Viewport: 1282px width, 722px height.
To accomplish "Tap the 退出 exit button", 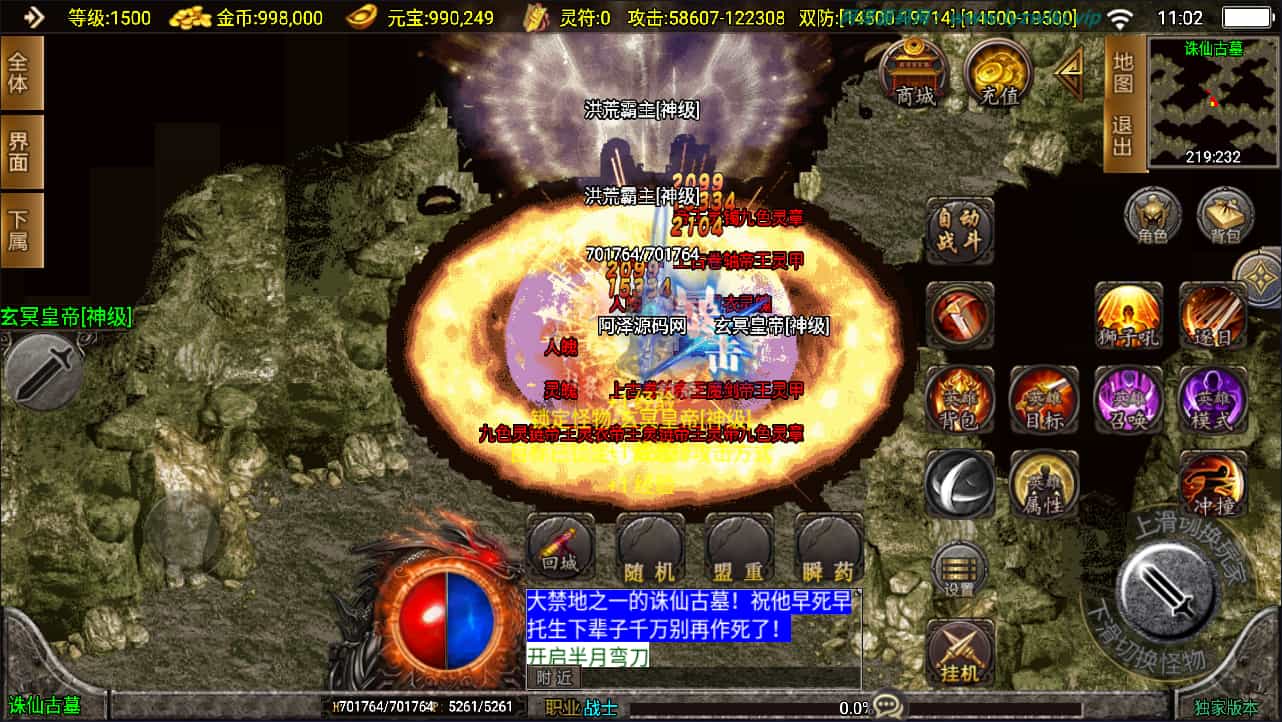I will [x=1123, y=136].
